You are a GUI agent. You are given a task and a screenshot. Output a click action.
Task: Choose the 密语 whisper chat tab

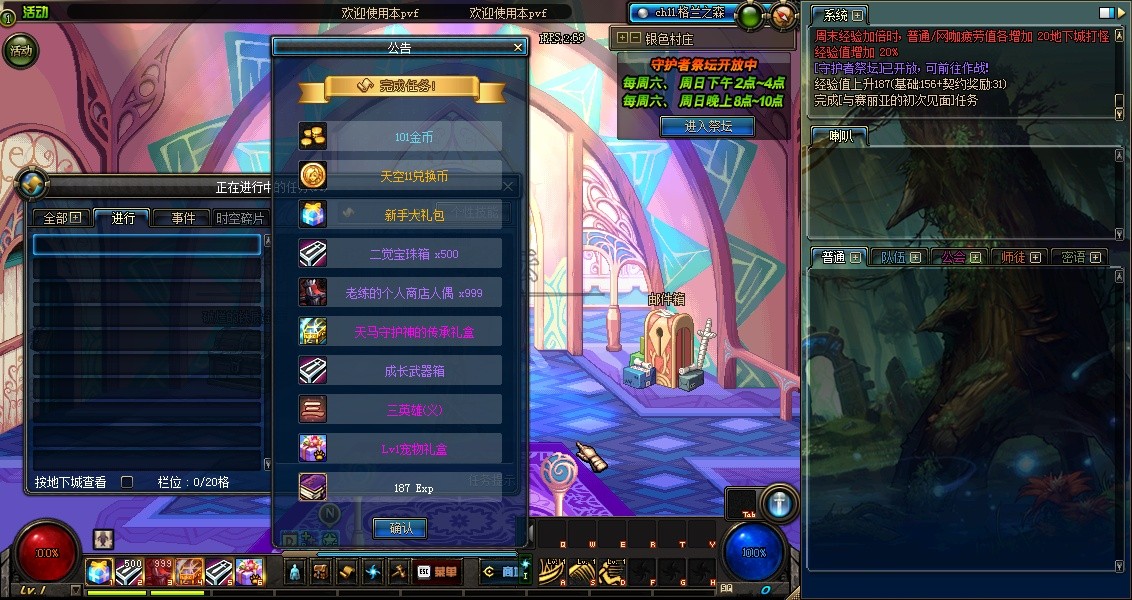1079,257
